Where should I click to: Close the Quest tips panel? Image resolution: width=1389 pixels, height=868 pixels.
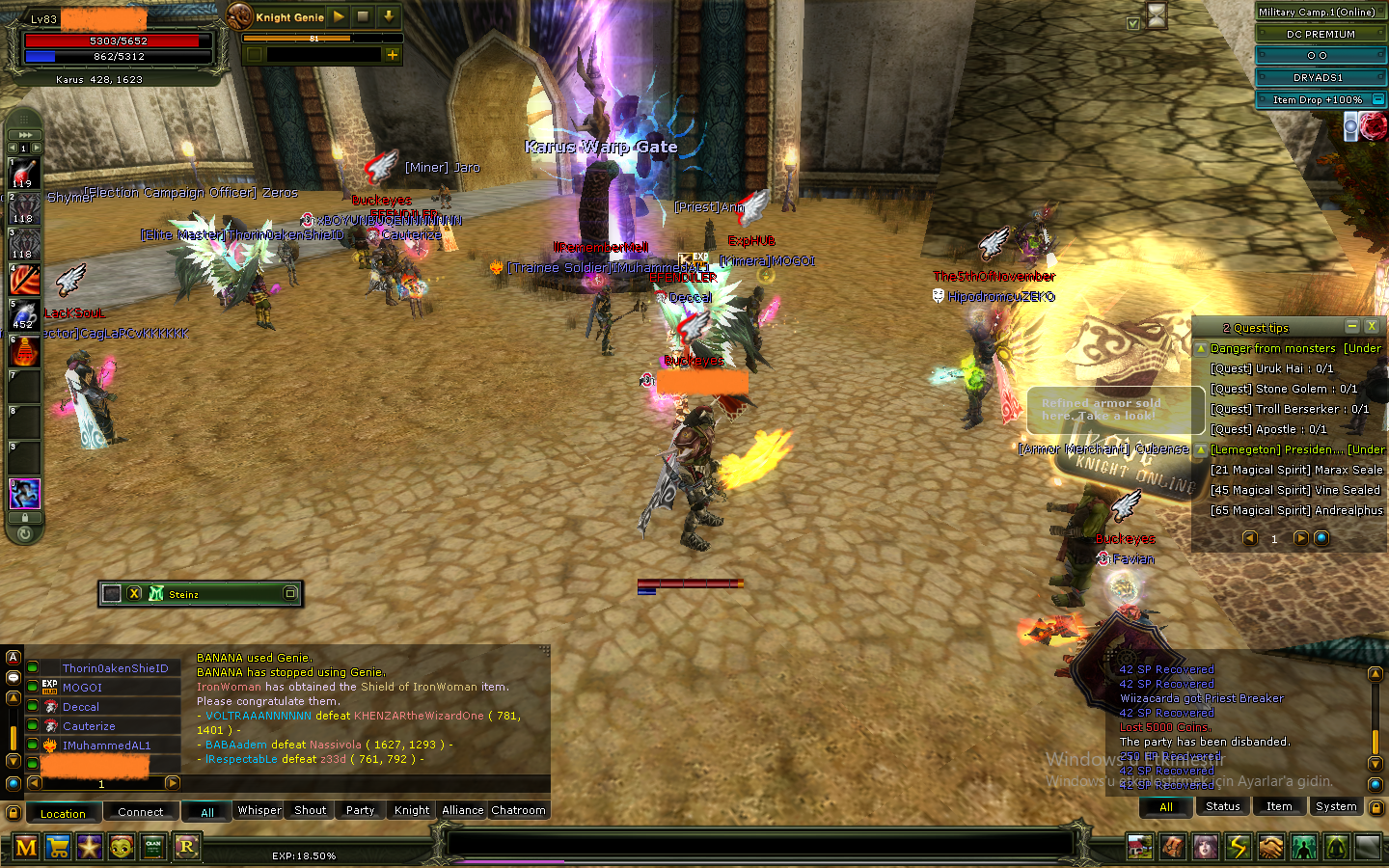click(x=1371, y=327)
